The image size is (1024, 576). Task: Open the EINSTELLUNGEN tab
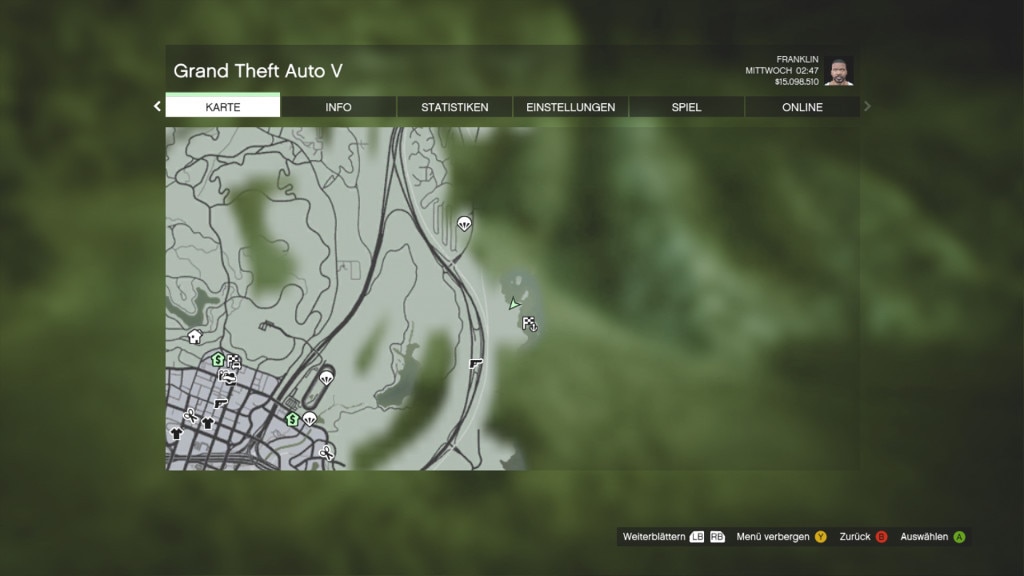coord(570,107)
